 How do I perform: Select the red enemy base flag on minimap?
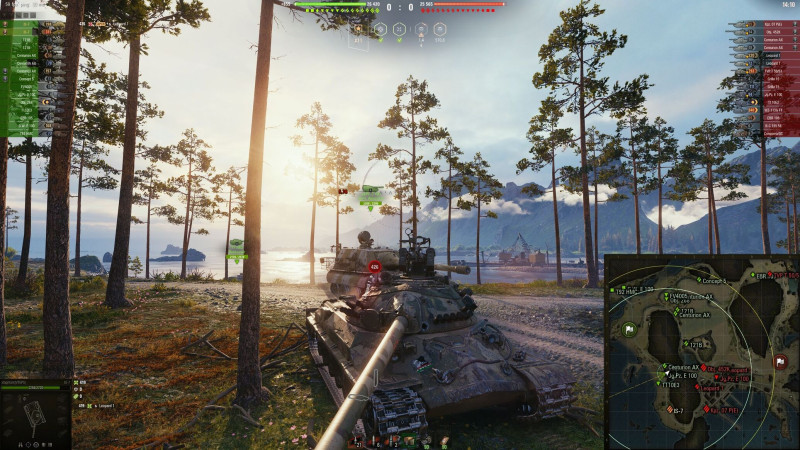click(x=780, y=361)
